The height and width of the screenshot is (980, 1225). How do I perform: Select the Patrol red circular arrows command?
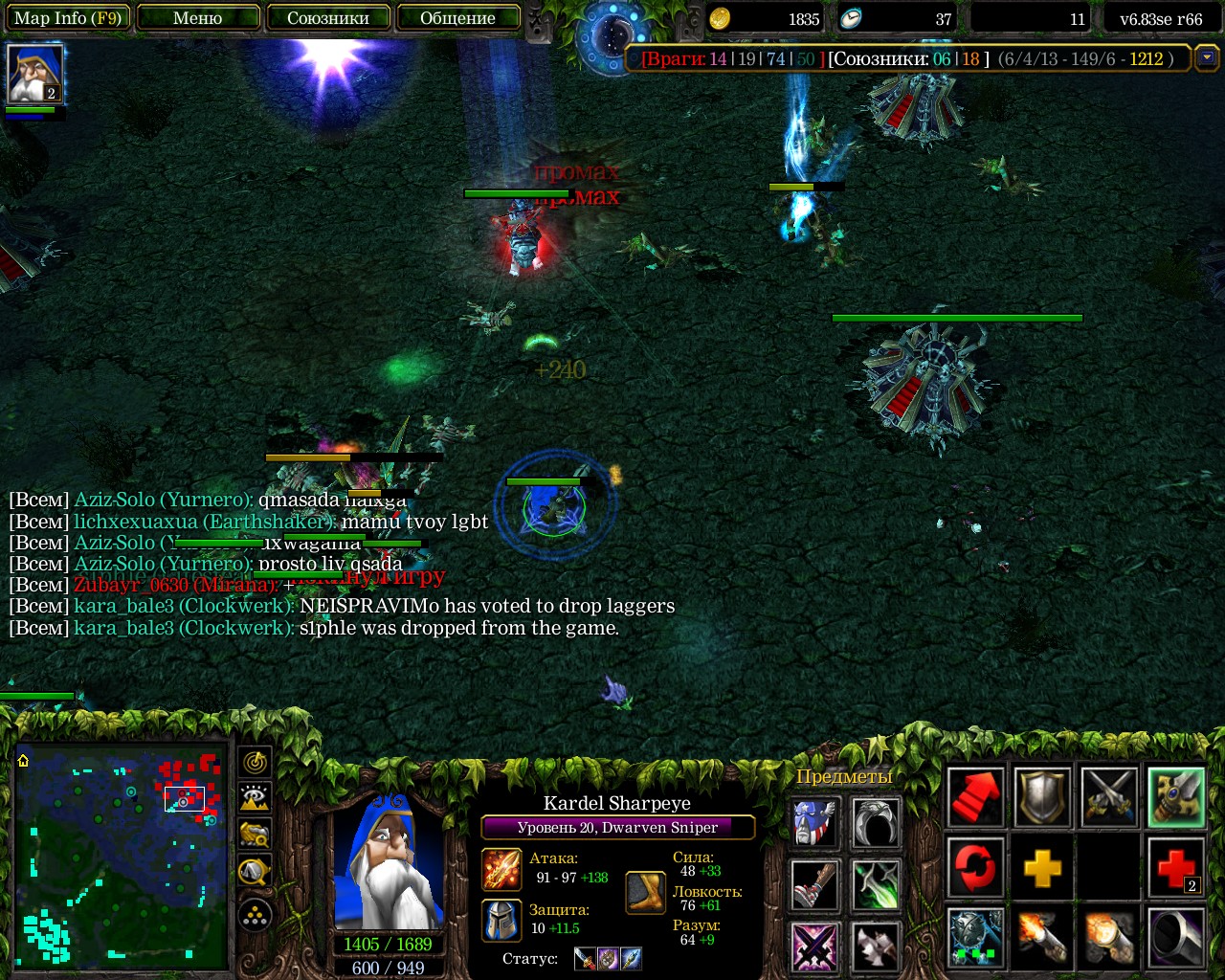[975, 868]
